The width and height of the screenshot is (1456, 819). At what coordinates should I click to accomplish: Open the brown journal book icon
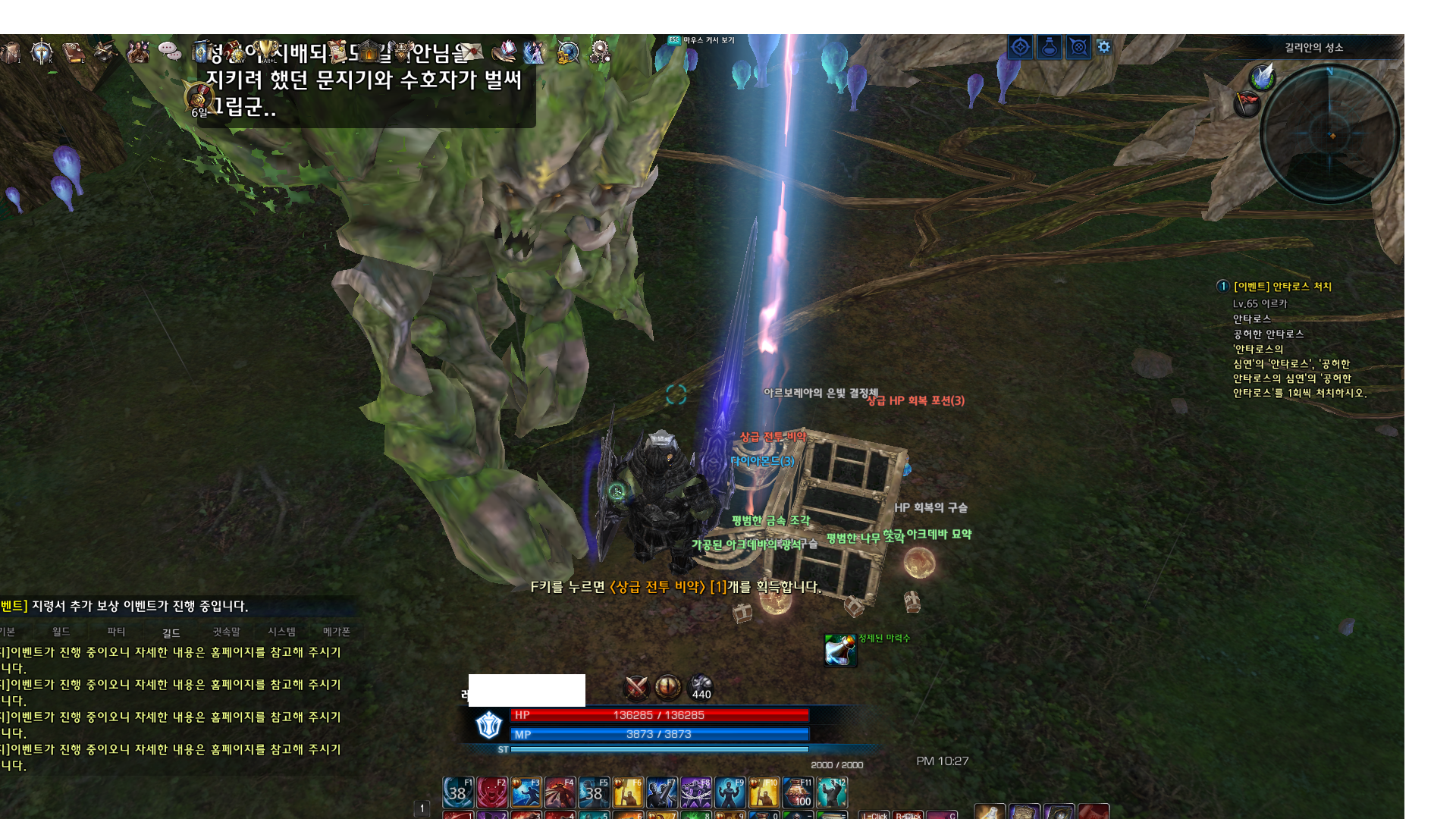74,52
